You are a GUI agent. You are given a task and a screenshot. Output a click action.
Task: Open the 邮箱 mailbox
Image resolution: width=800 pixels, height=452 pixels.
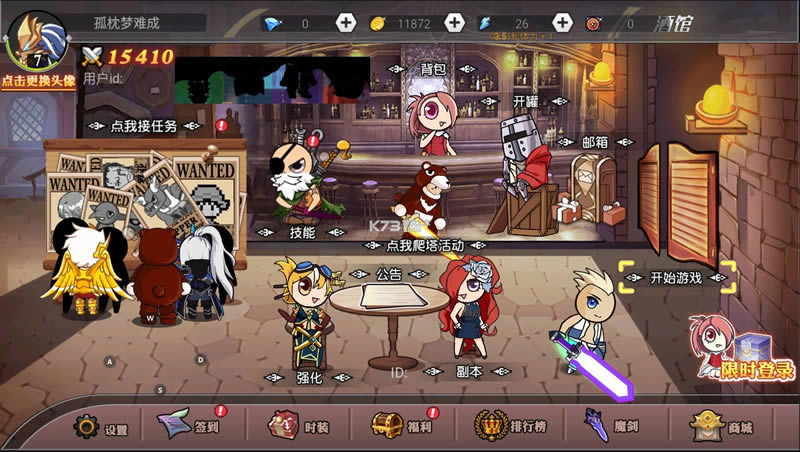coord(595,142)
